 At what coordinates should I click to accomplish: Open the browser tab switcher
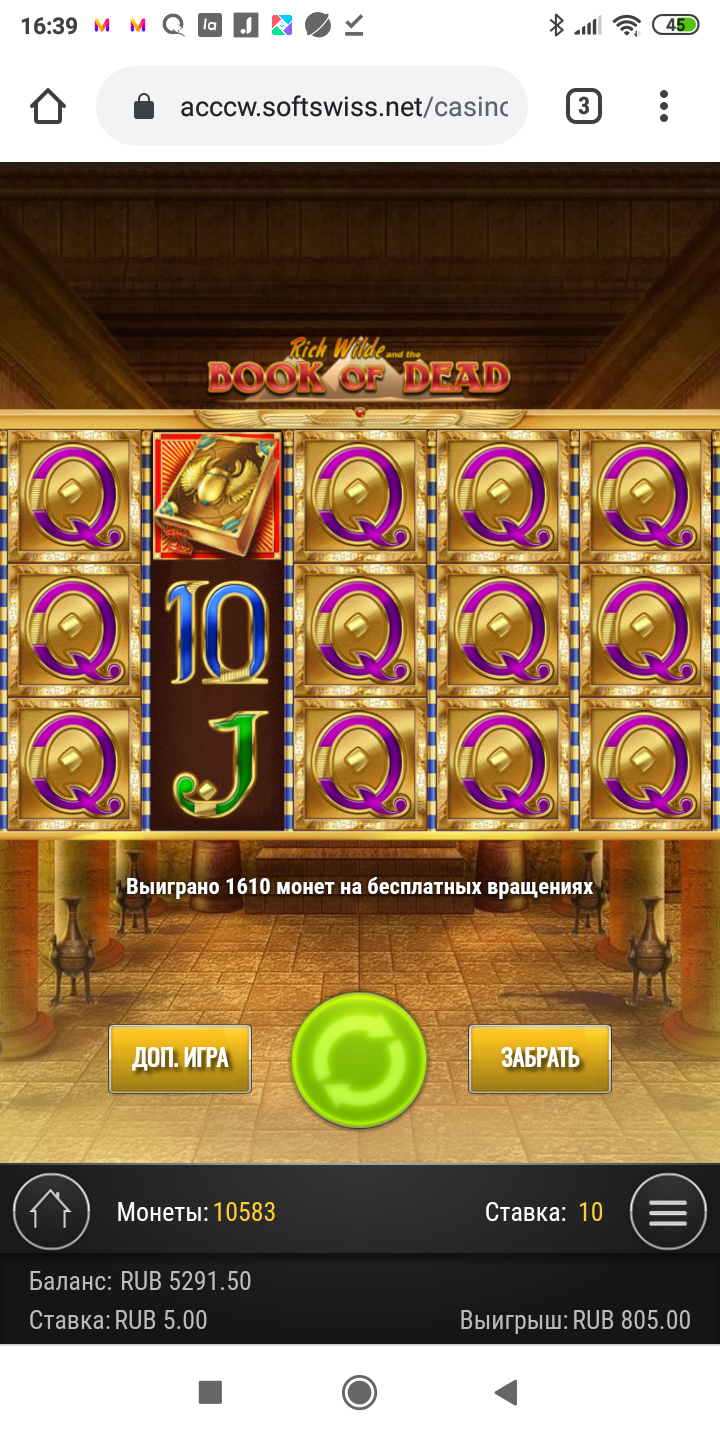584,106
